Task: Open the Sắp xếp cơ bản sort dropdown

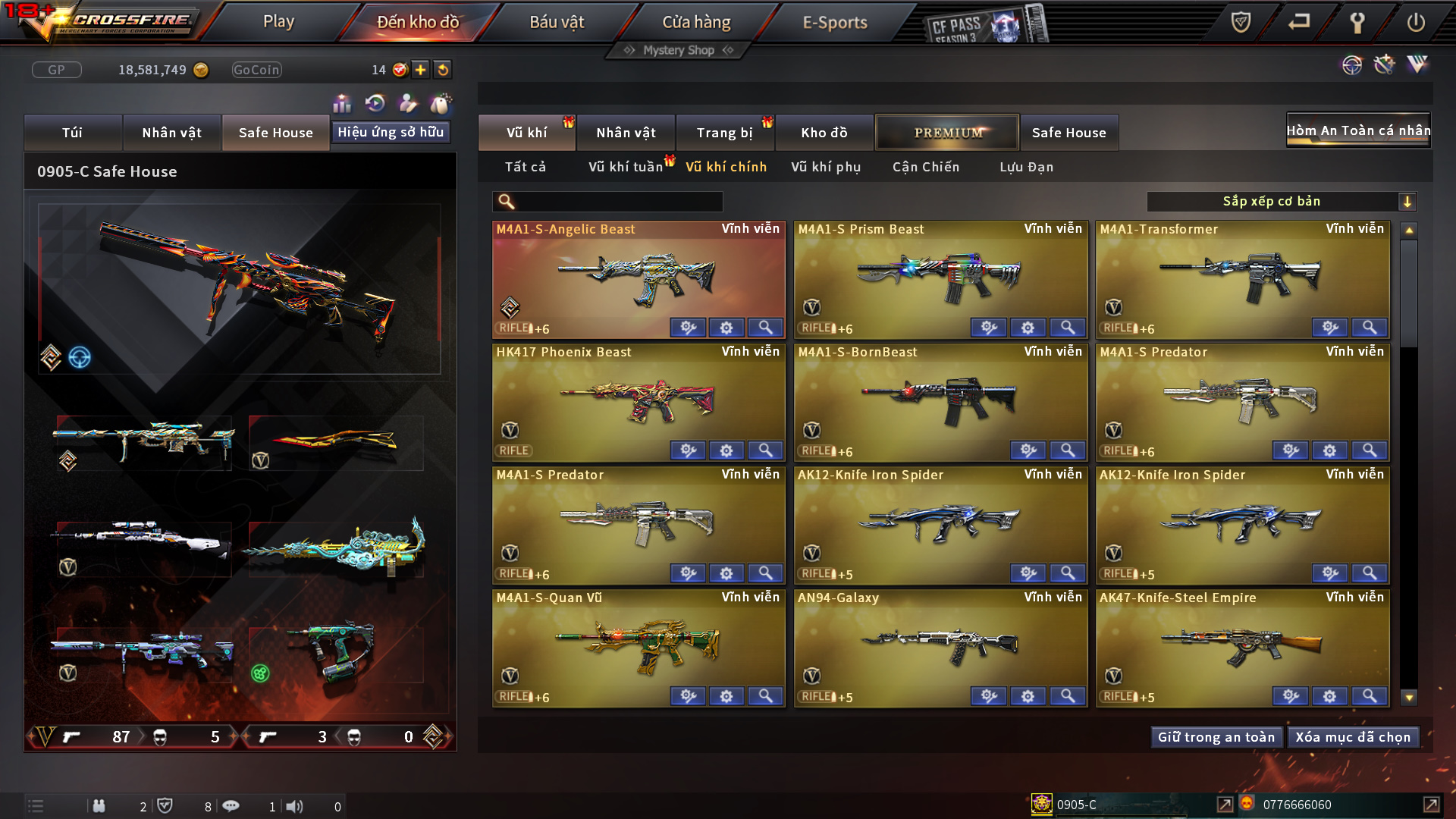Action: pyautogui.click(x=1281, y=202)
